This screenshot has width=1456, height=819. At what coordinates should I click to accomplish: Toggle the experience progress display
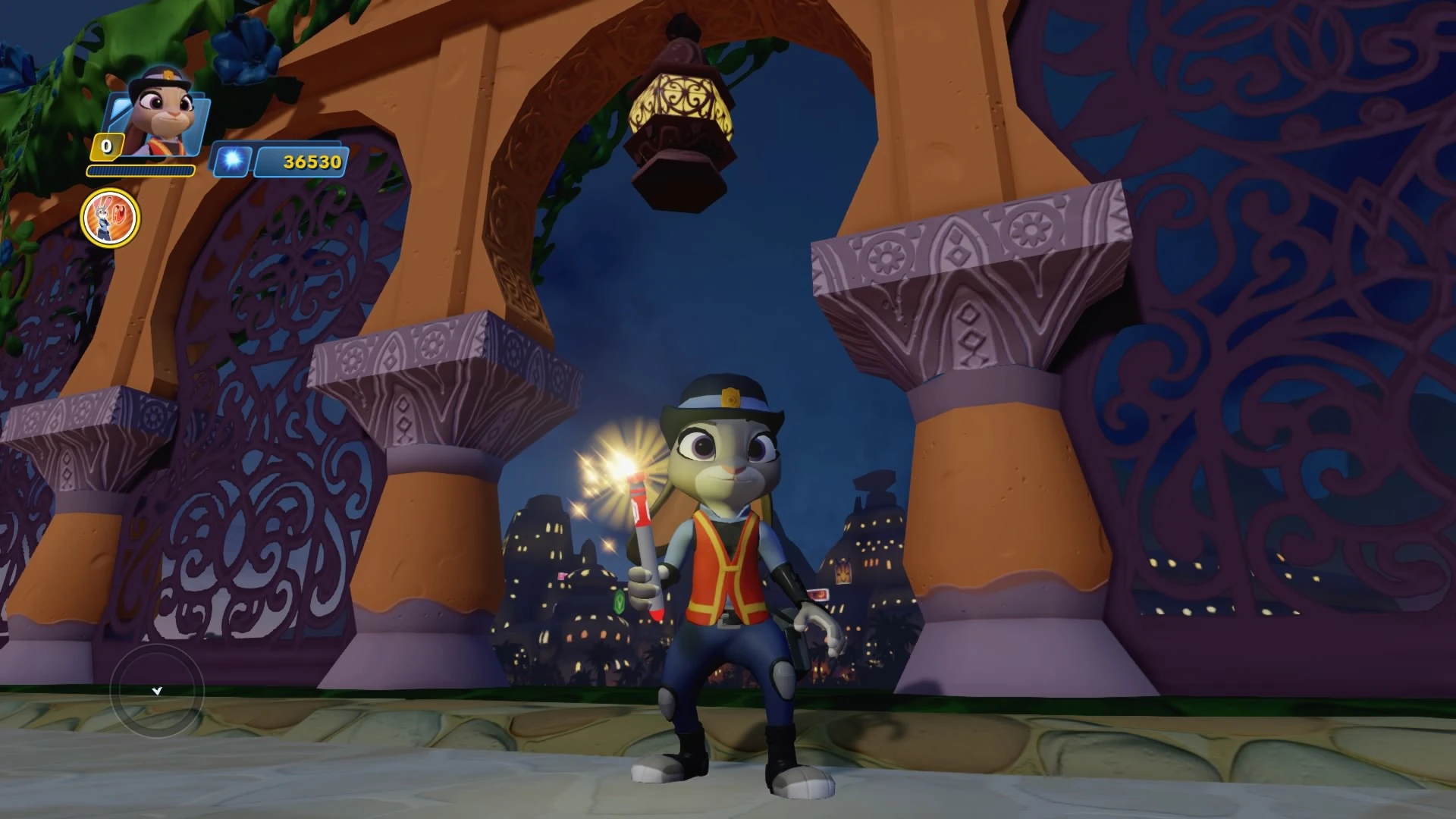[x=140, y=171]
